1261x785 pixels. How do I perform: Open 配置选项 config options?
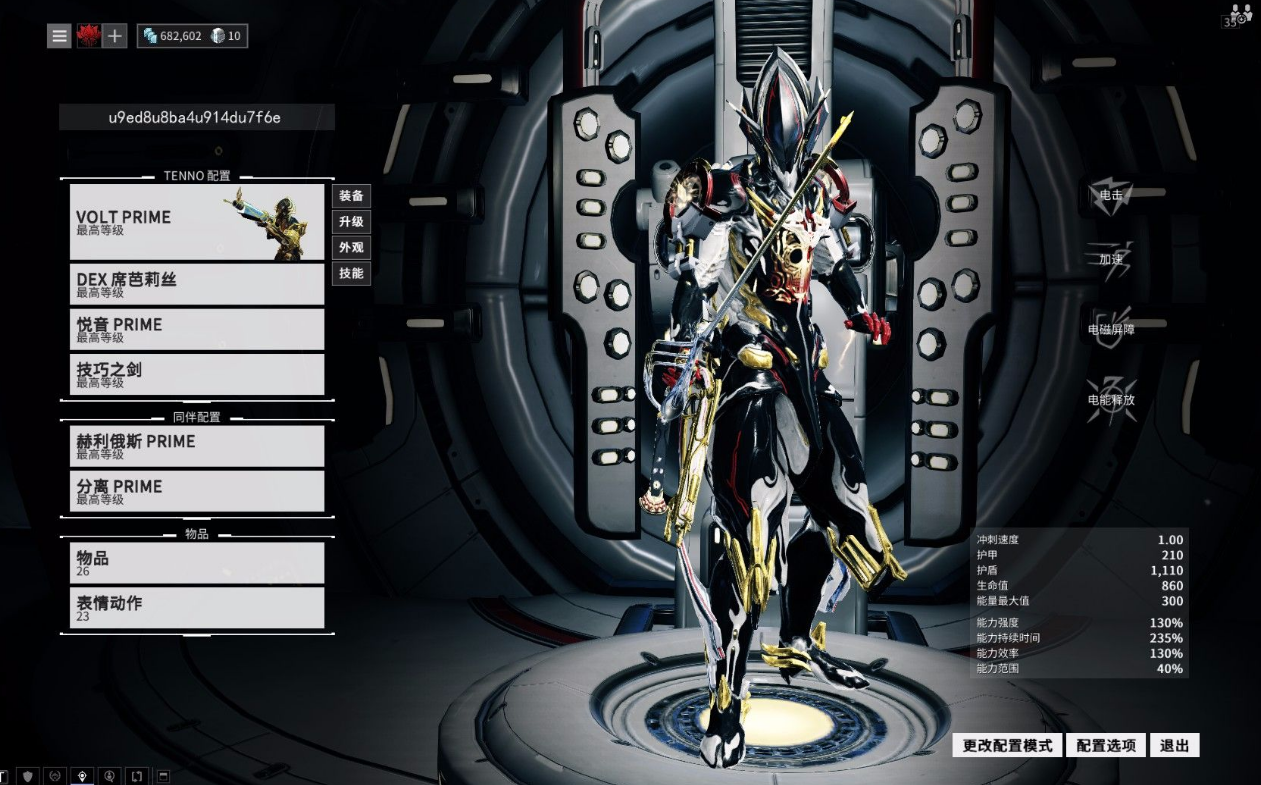click(1105, 745)
